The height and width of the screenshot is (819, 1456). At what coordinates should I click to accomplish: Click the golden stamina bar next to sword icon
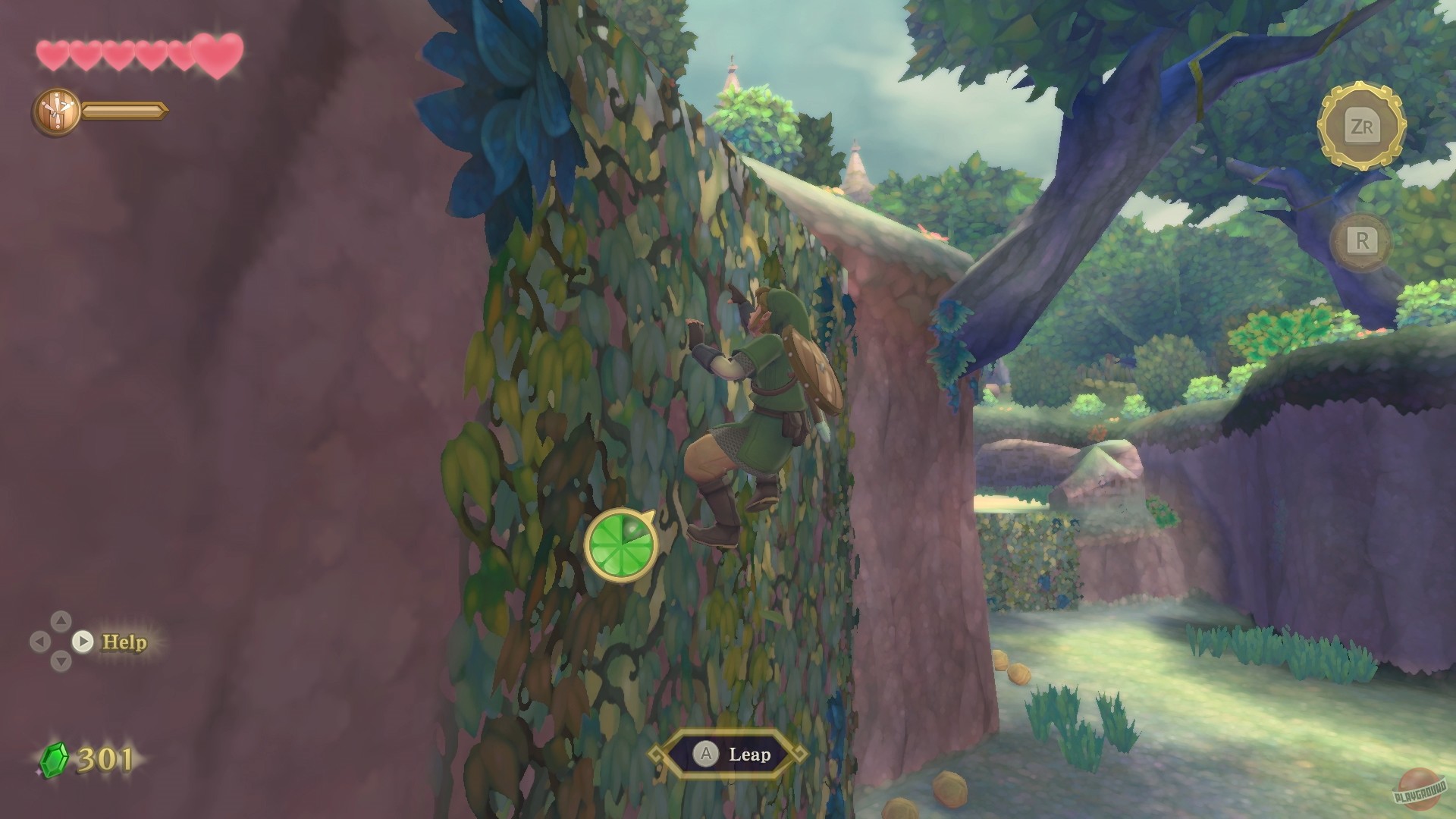tap(125, 111)
